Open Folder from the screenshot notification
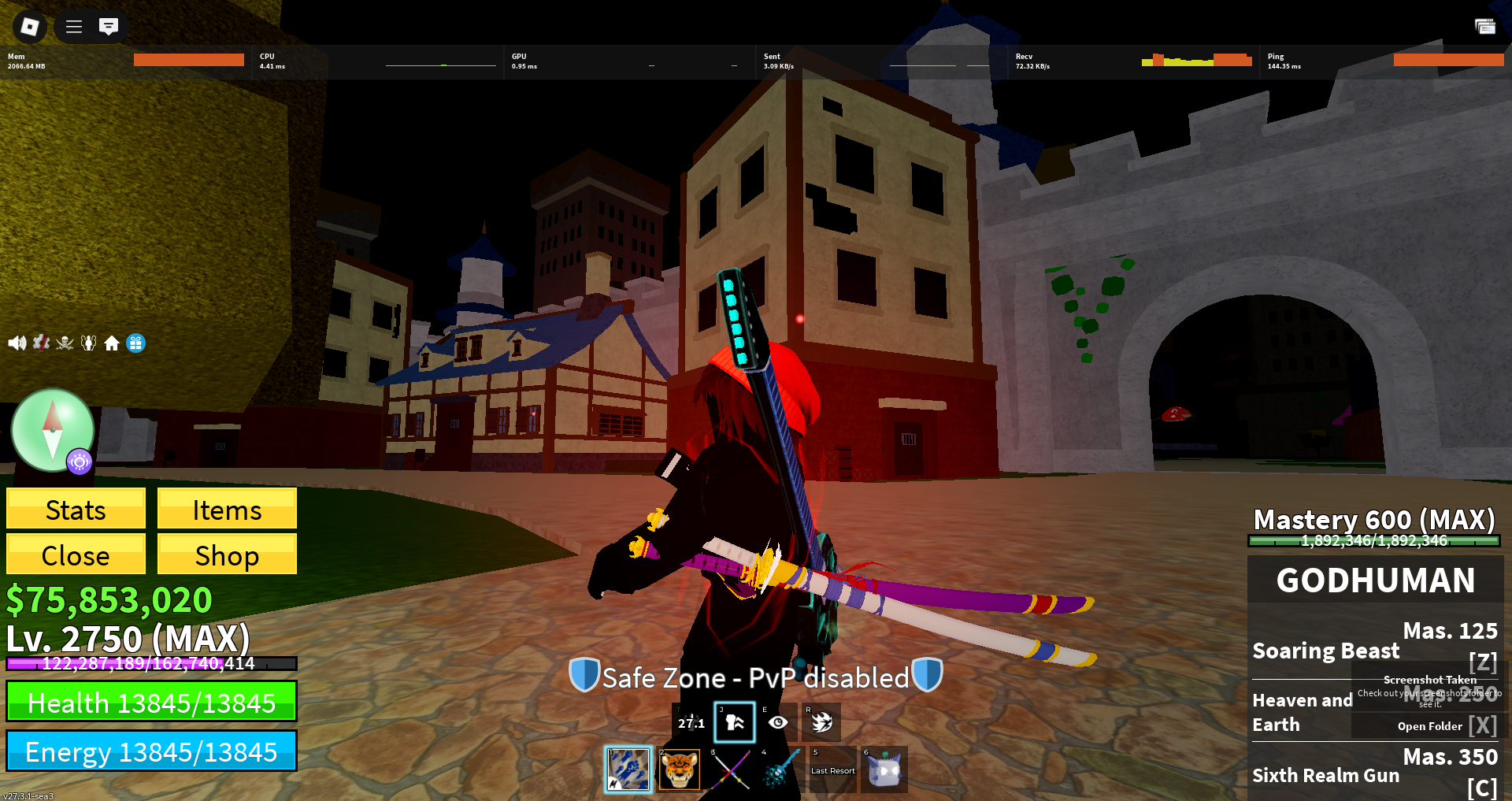 [x=1429, y=726]
